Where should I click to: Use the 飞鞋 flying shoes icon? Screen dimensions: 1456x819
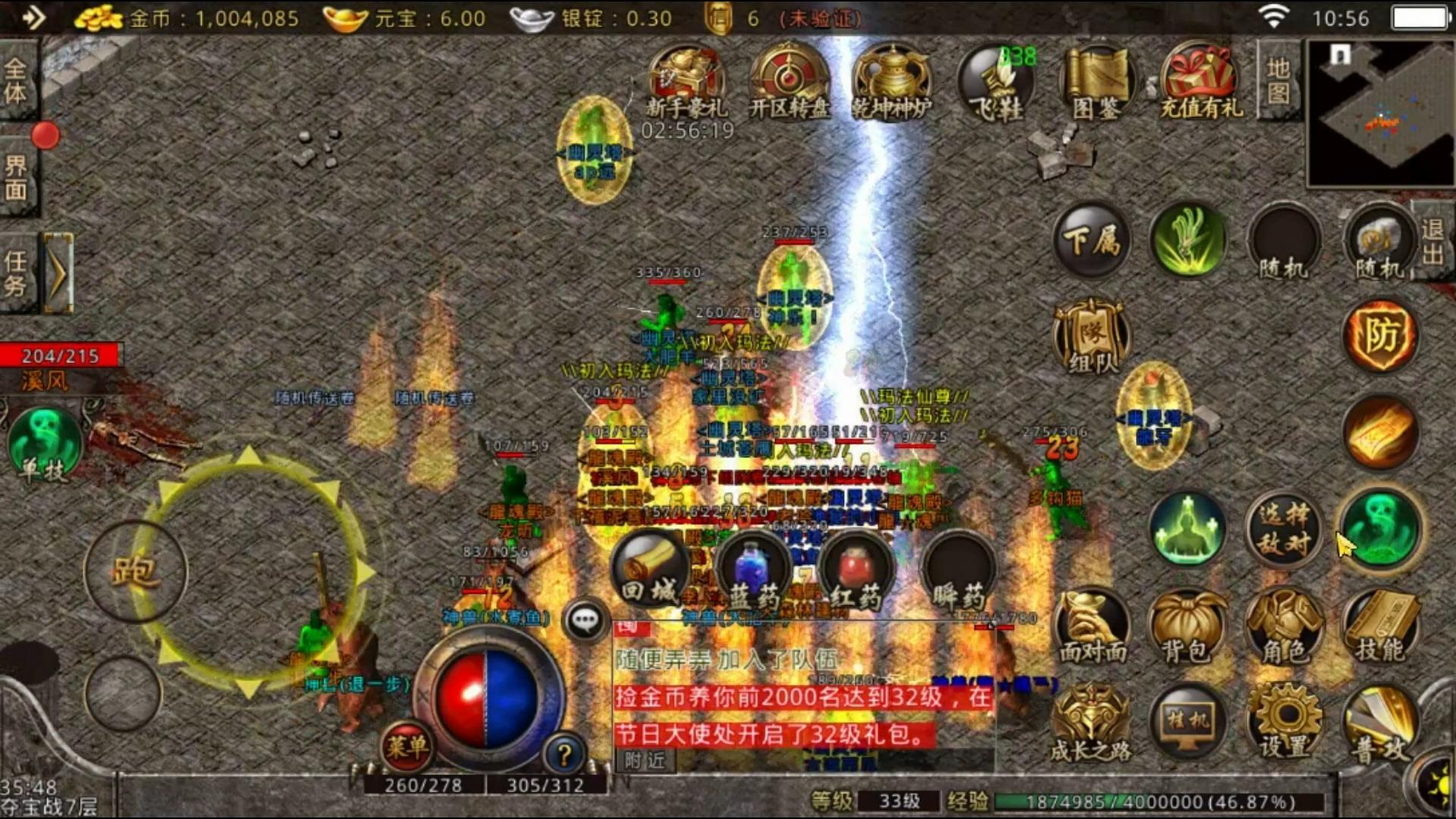[x=996, y=82]
